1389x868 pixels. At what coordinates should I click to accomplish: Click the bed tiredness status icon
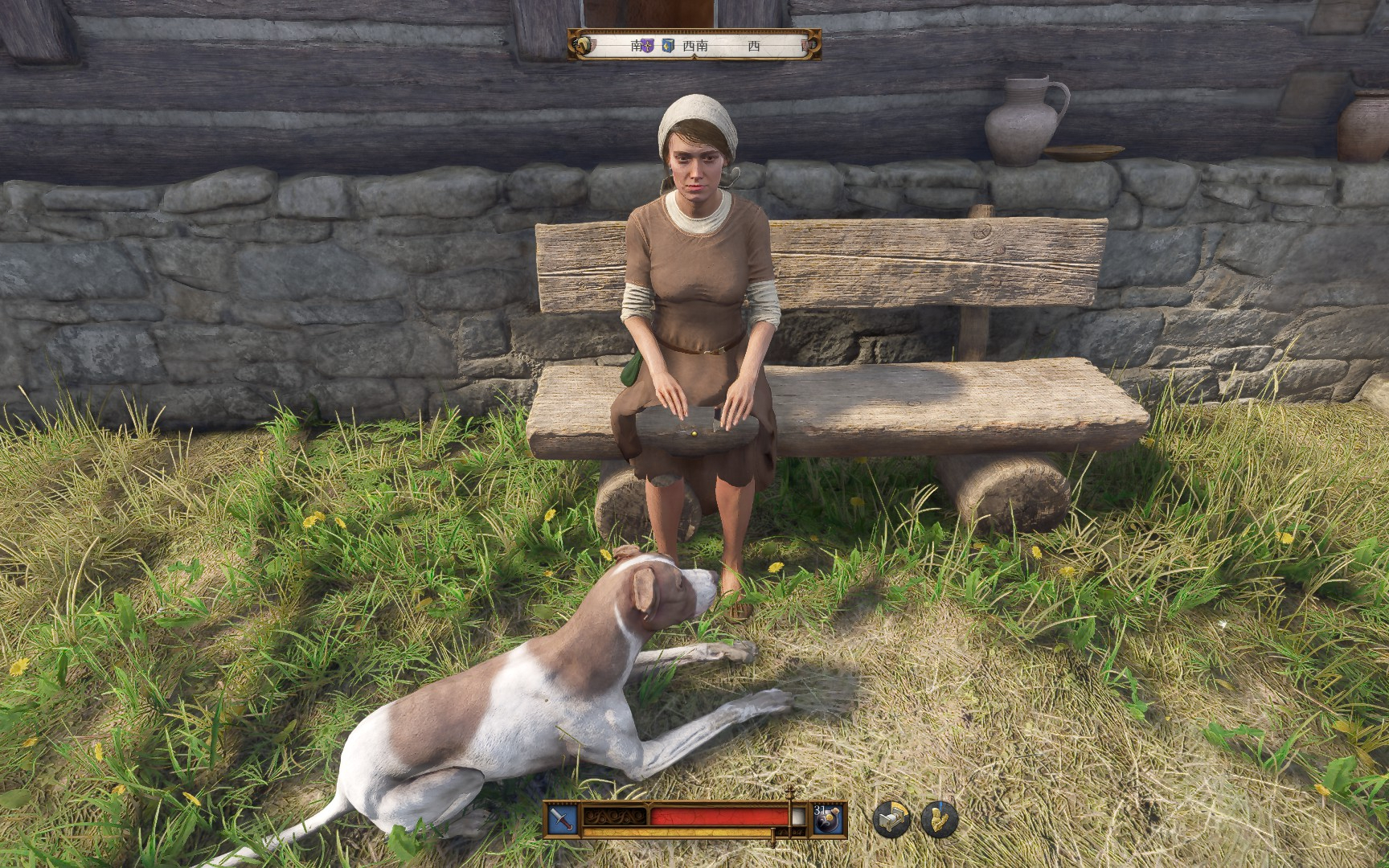(891, 819)
